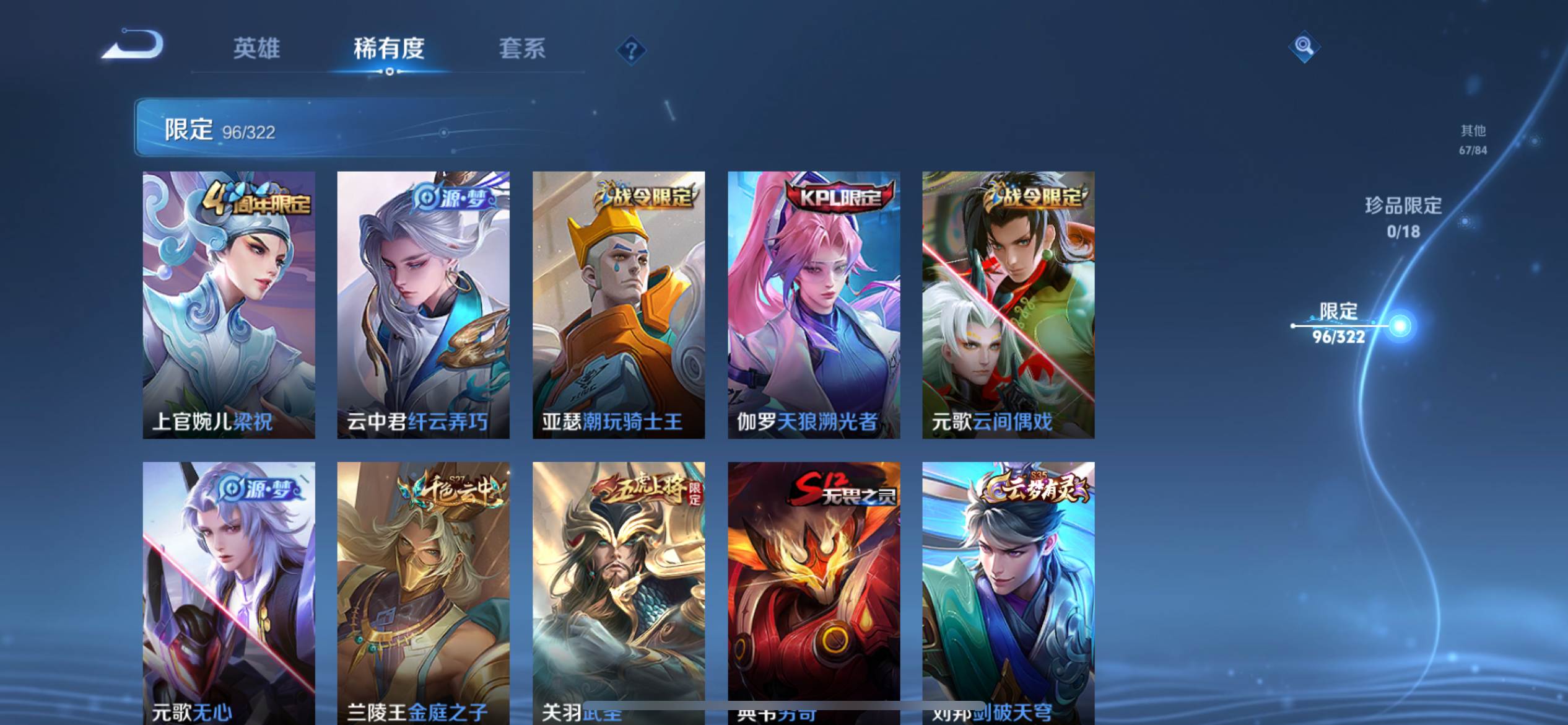Jump to the 珍品限定 0/18 category
Viewport: 1568px width, 725px height.
pyautogui.click(x=1403, y=217)
